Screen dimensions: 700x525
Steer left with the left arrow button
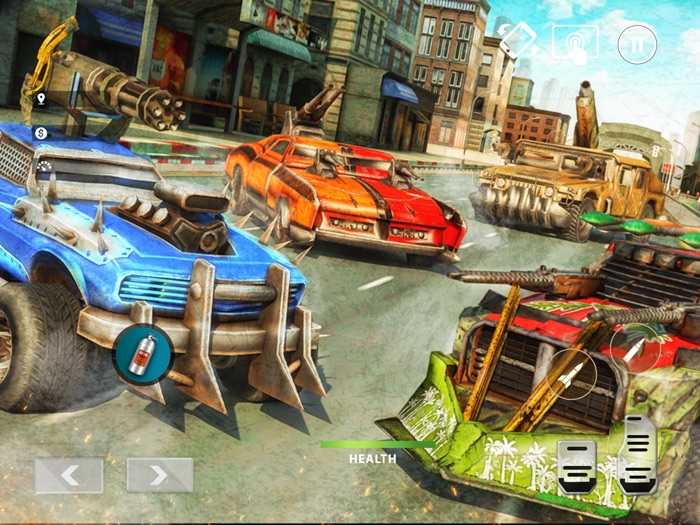tap(69, 475)
